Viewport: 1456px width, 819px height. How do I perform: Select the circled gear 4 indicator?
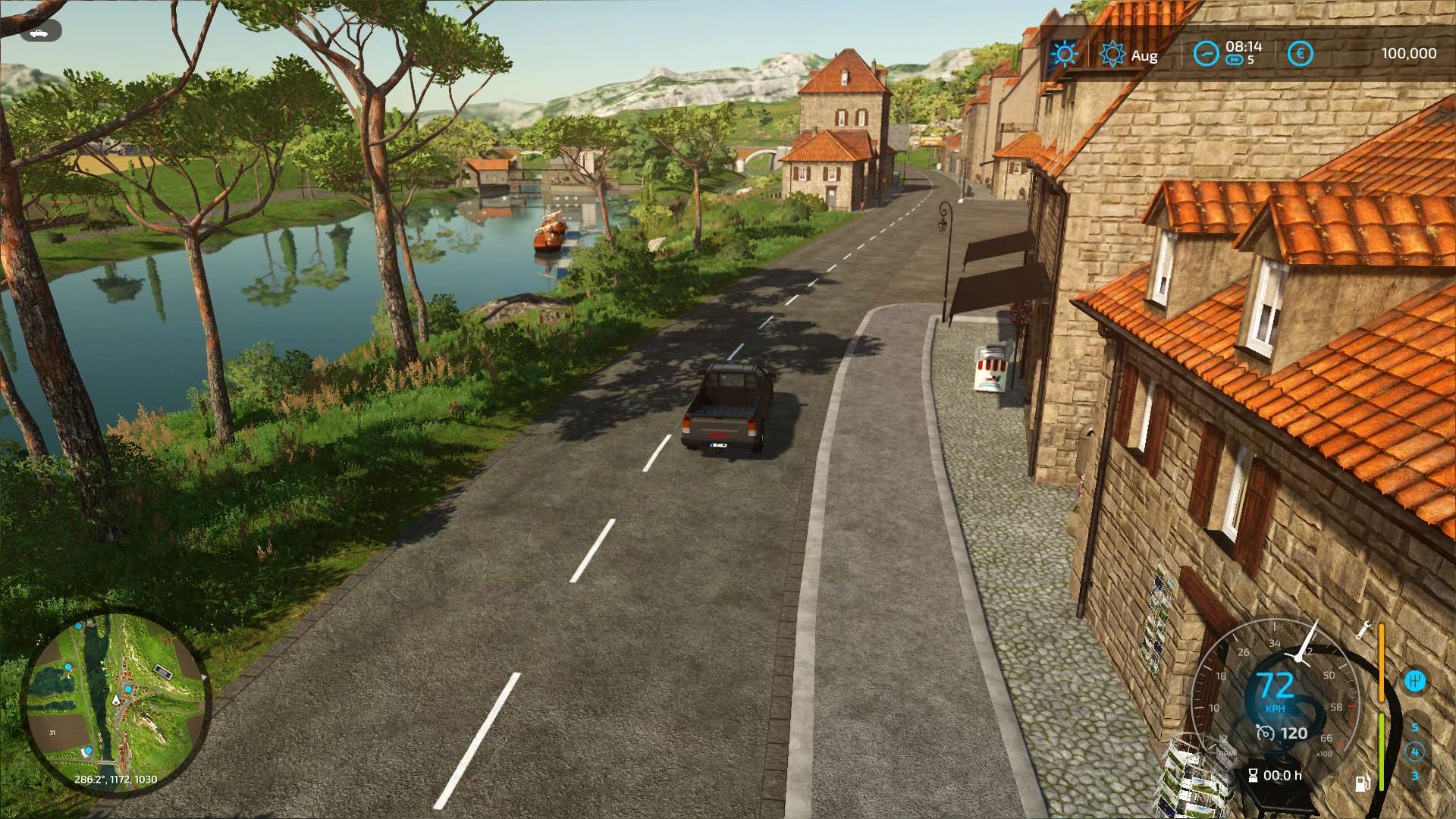click(x=1414, y=752)
